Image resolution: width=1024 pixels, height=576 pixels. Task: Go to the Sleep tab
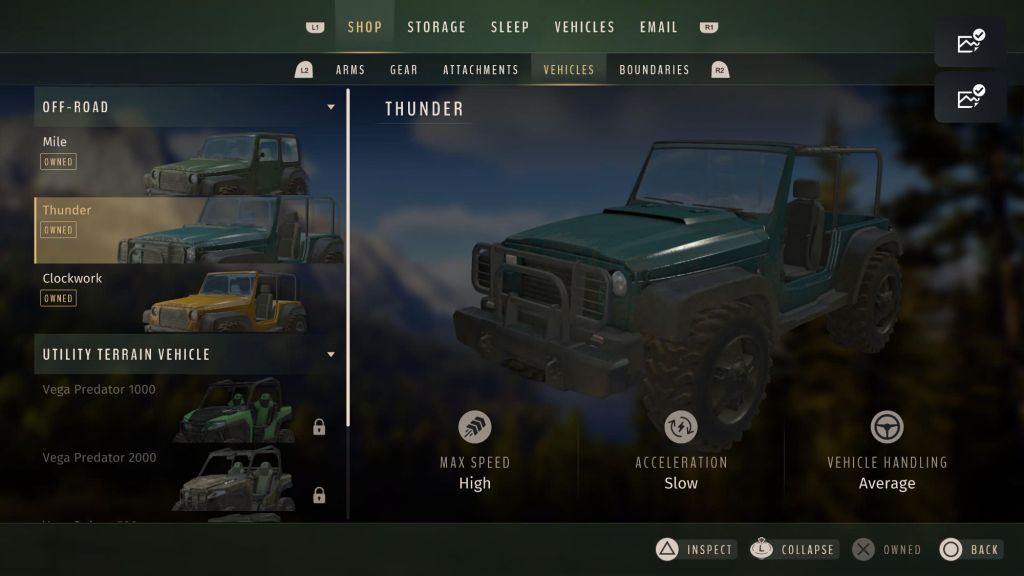click(510, 27)
